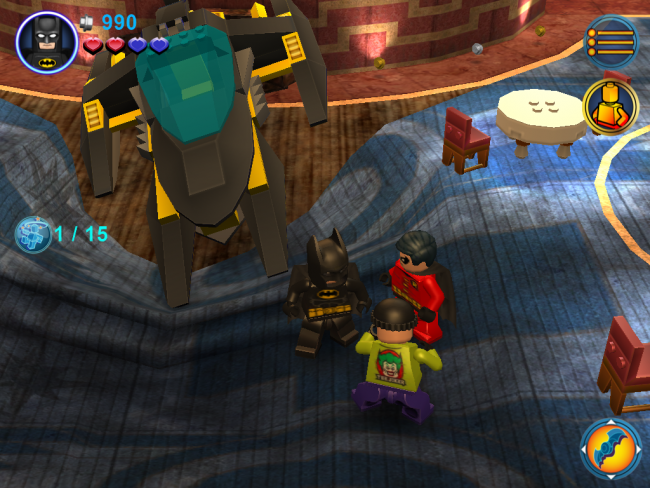Select the orange minifigure character button
The height and width of the screenshot is (488, 650).
point(610,105)
